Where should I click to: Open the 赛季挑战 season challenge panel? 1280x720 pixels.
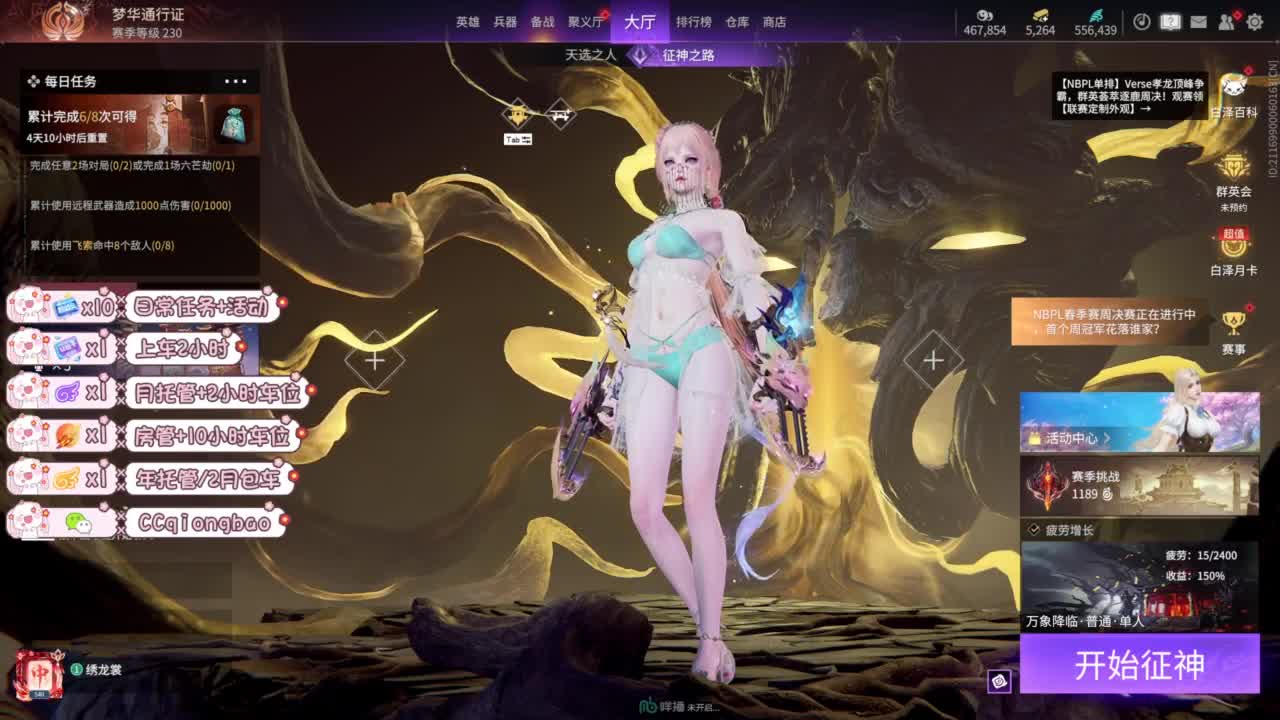1139,486
